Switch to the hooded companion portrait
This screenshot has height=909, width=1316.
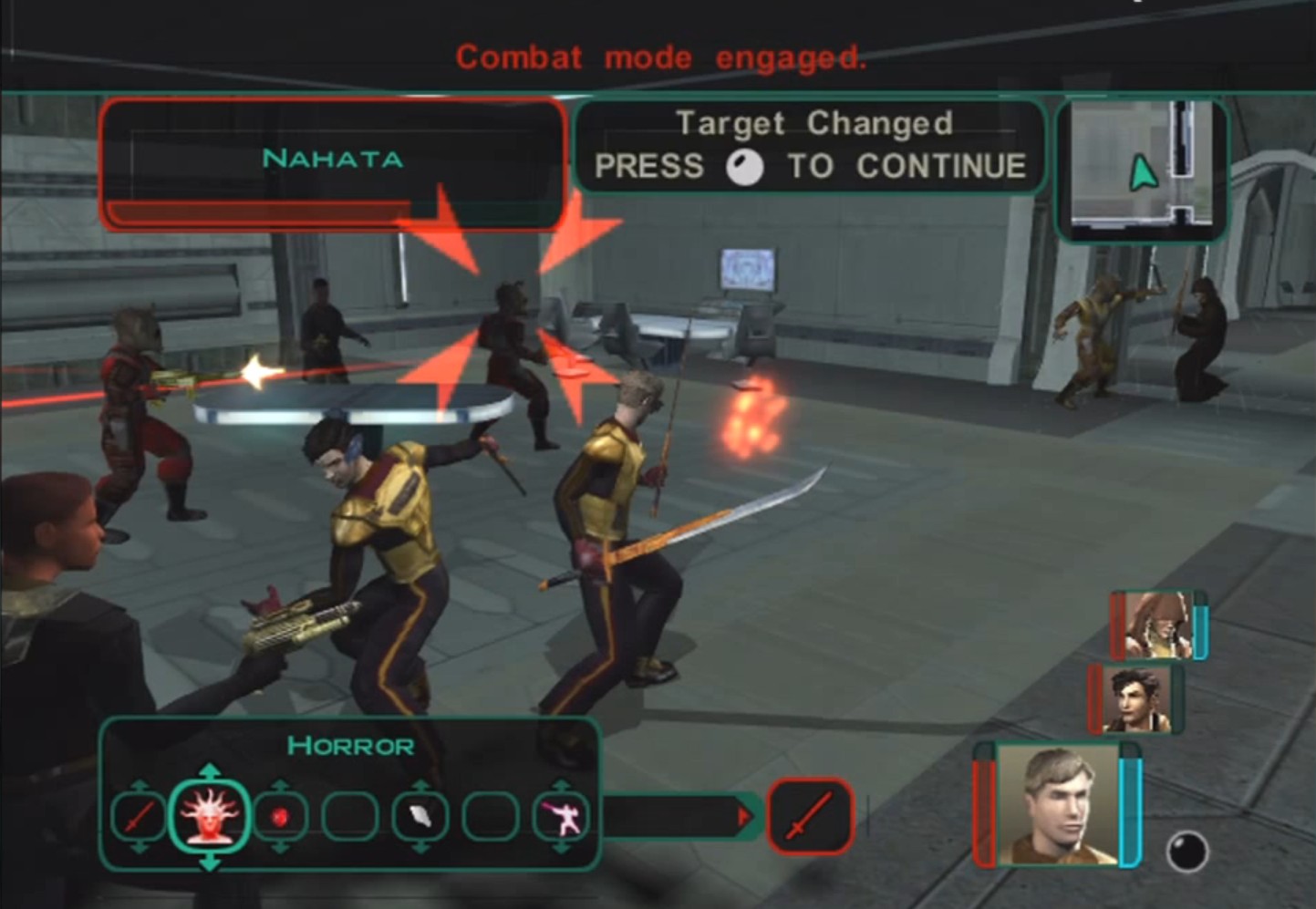1157,625
